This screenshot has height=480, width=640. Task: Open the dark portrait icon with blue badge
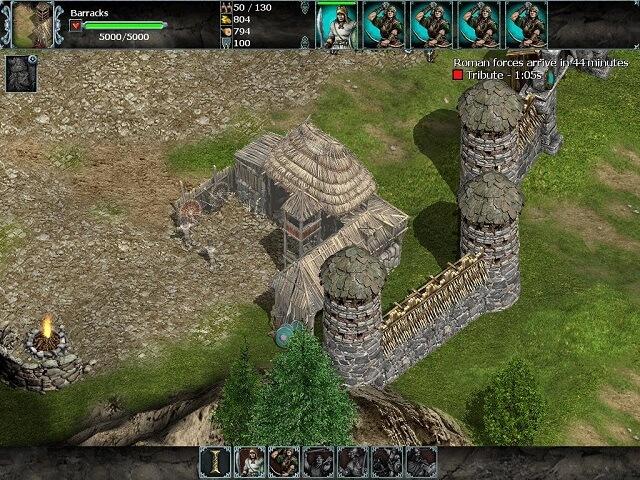click(21, 73)
